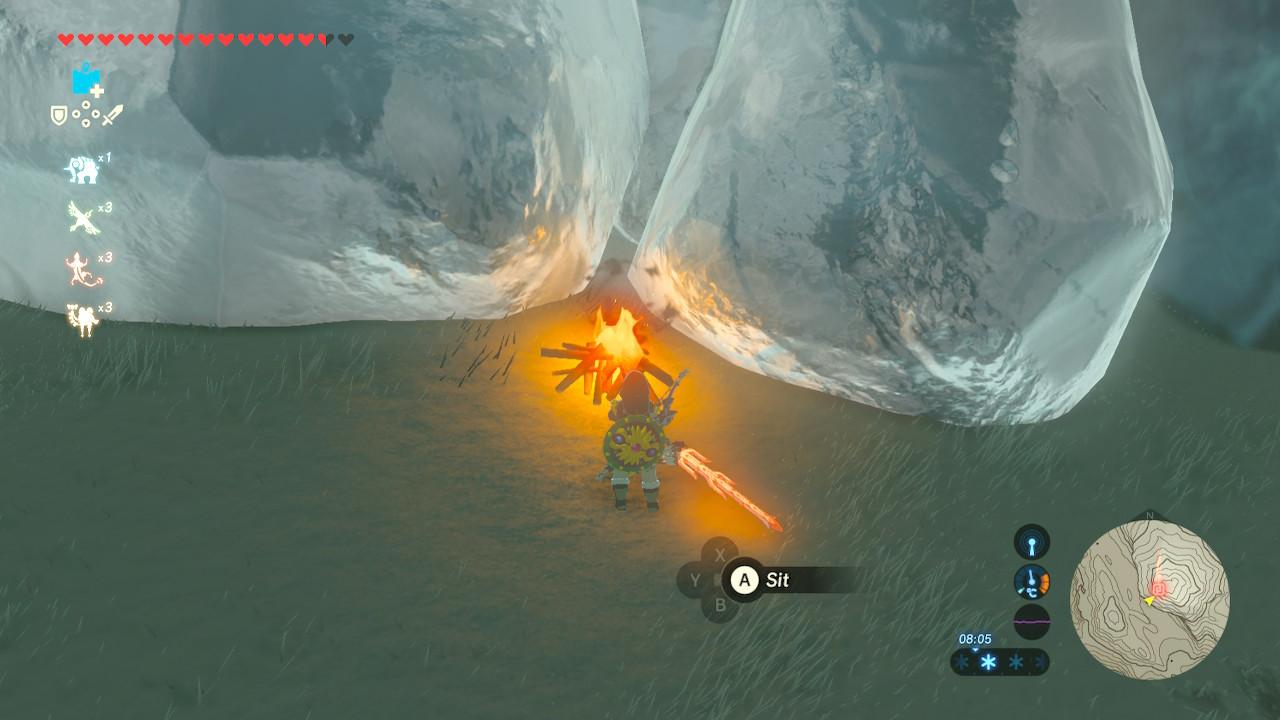Click the snowflake weather forecast bar
This screenshot has height=720, width=1280.
999,662
